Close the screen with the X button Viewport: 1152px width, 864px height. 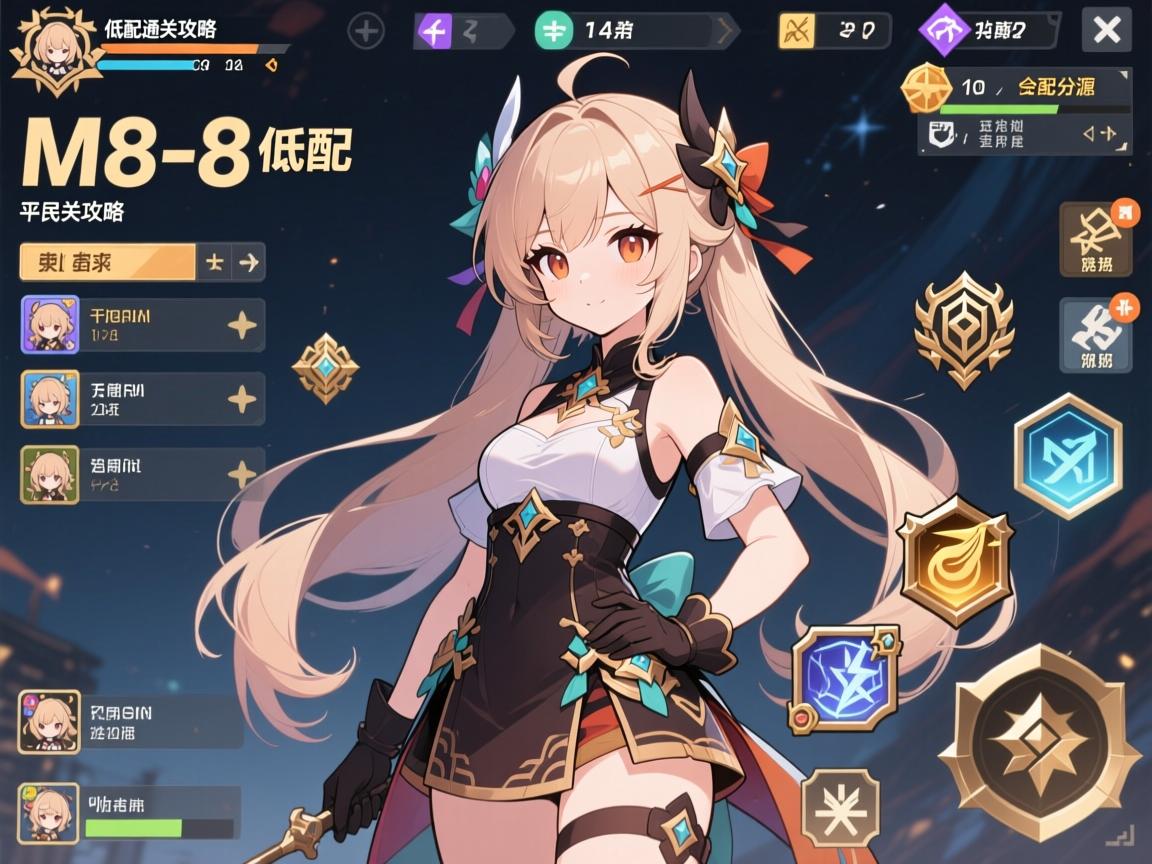[x=1106, y=30]
